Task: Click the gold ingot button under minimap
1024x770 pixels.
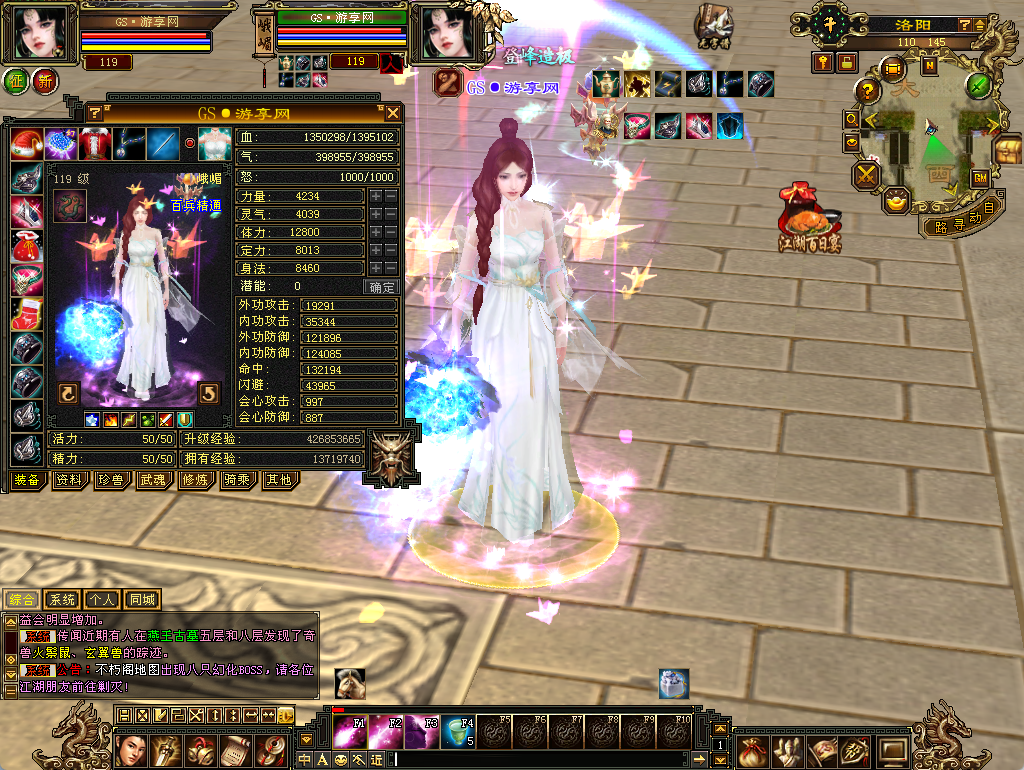Action: tap(897, 201)
